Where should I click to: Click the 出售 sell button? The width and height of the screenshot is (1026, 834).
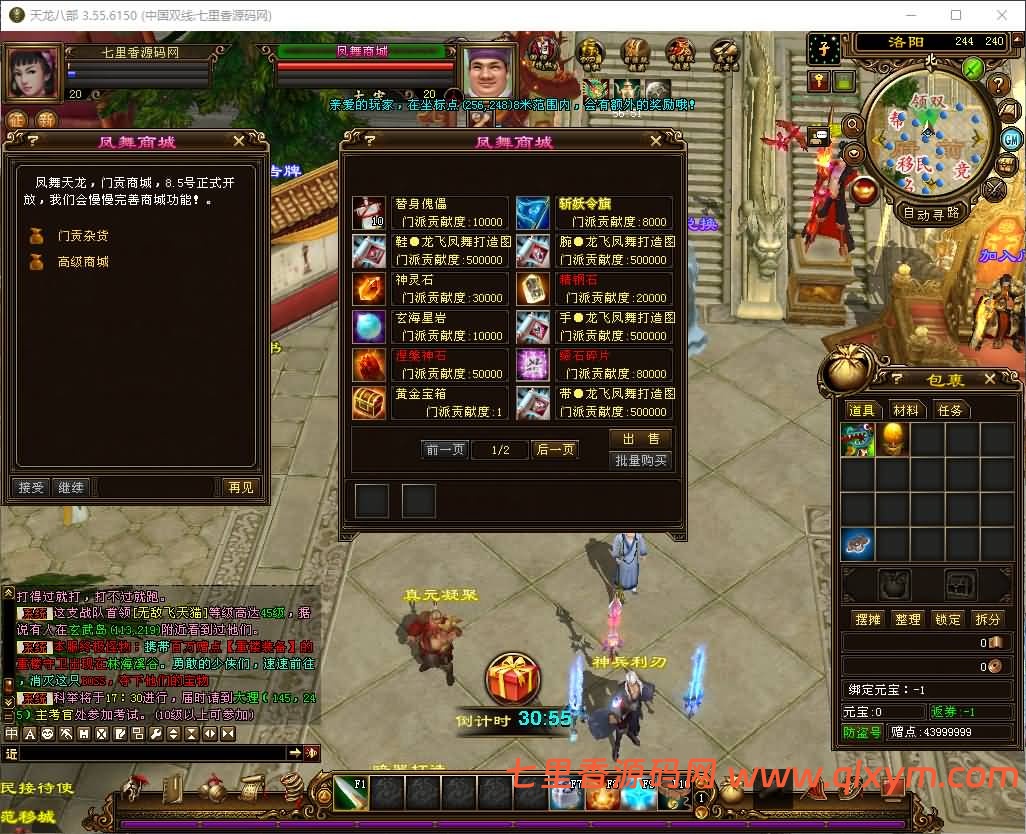coord(641,439)
